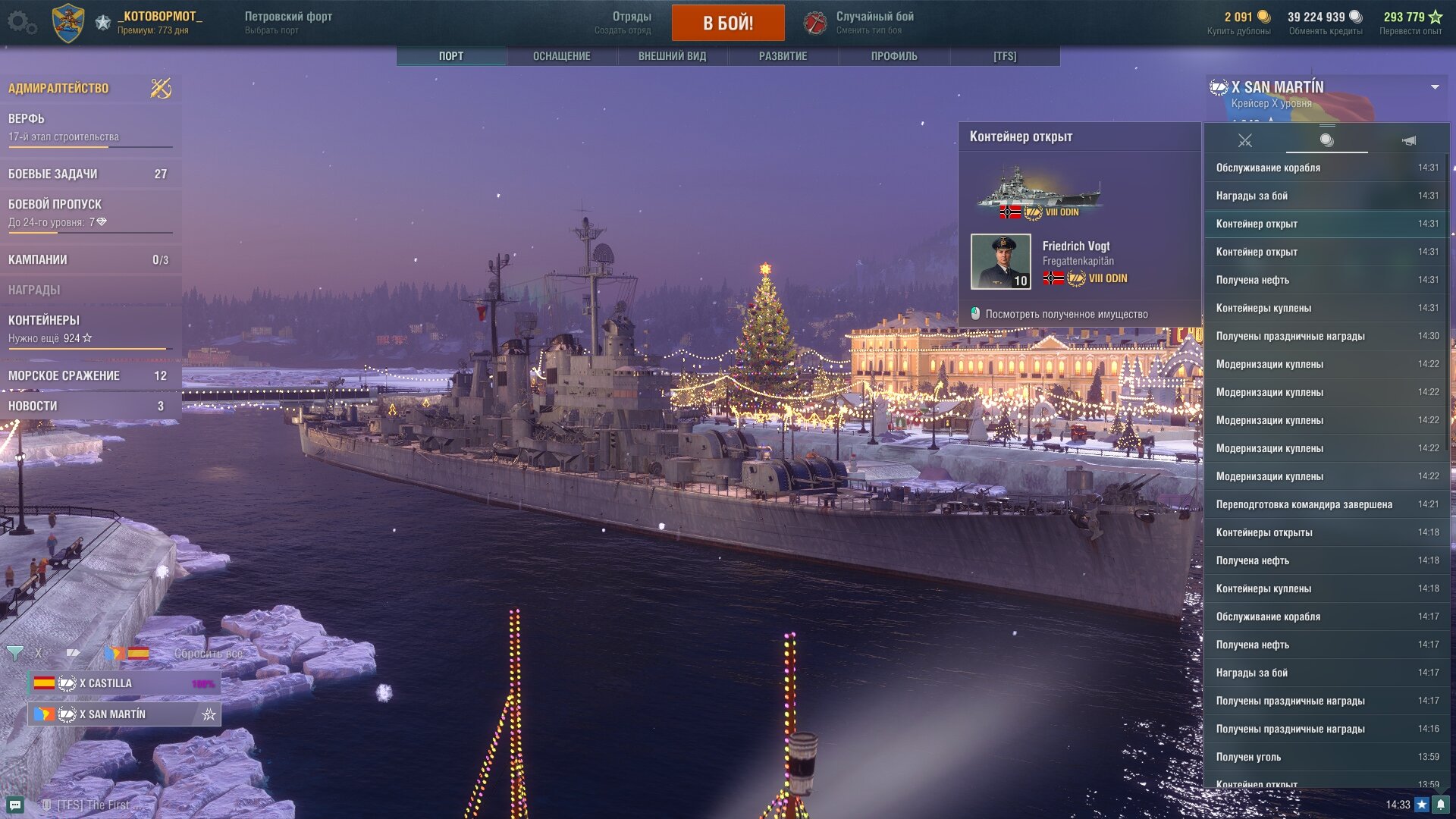The image size is (1456, 819).
Task: Change battle type from Случайный бой
Action: click(x=874, y=23)
